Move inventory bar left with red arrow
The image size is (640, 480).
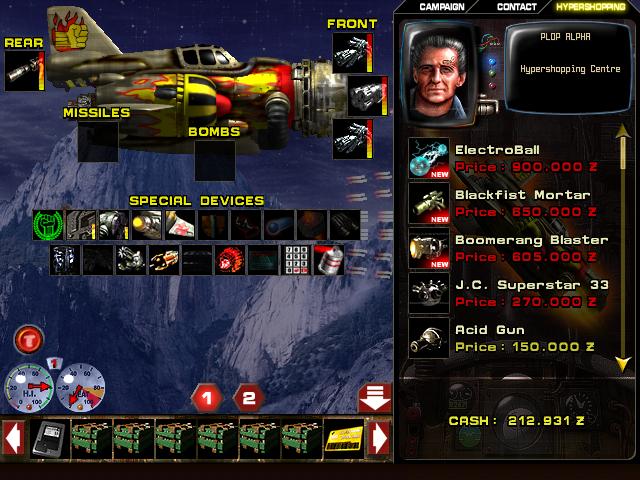click(14, 438)
